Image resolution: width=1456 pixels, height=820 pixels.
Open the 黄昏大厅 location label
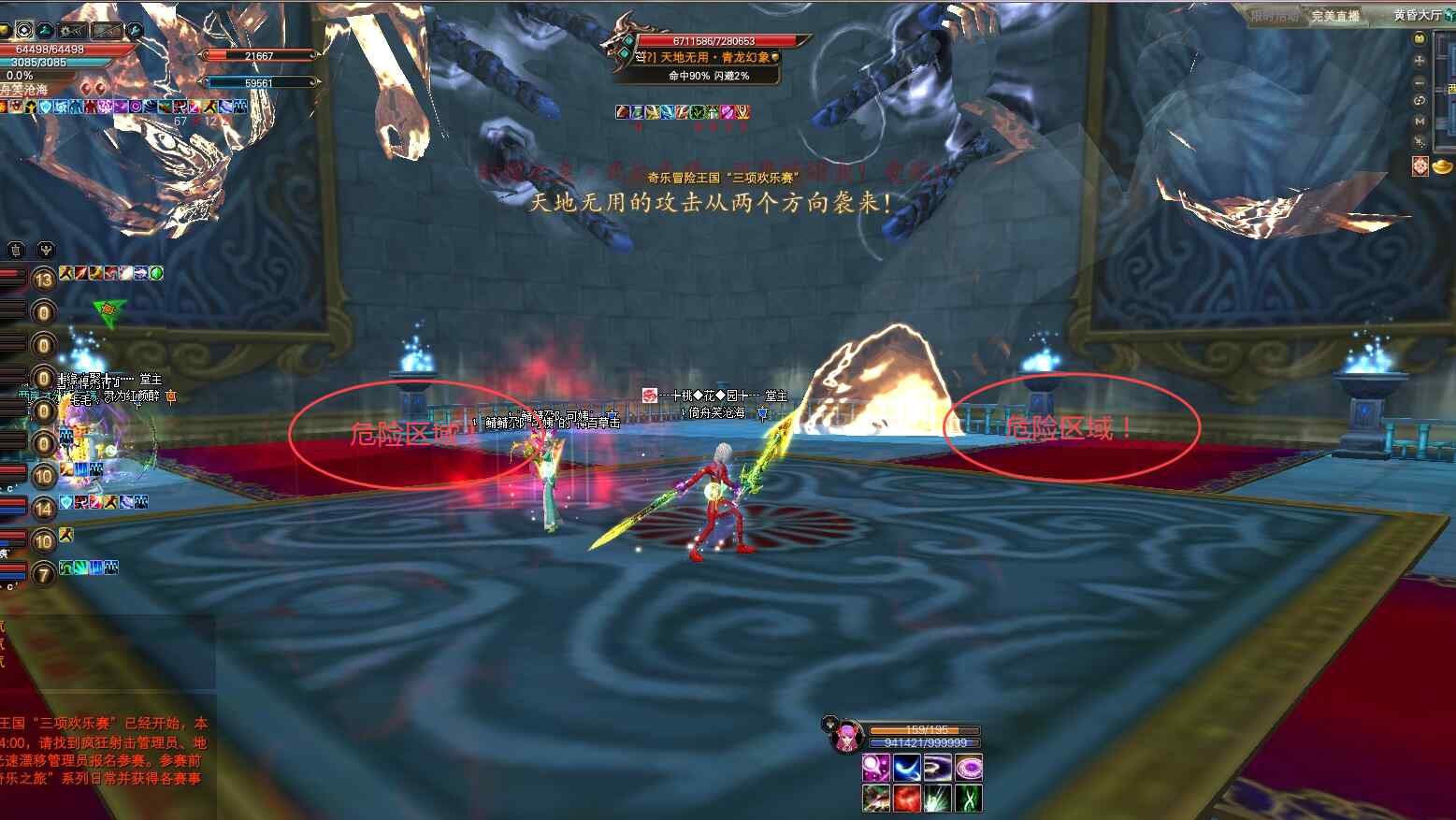click(1418, 15)
